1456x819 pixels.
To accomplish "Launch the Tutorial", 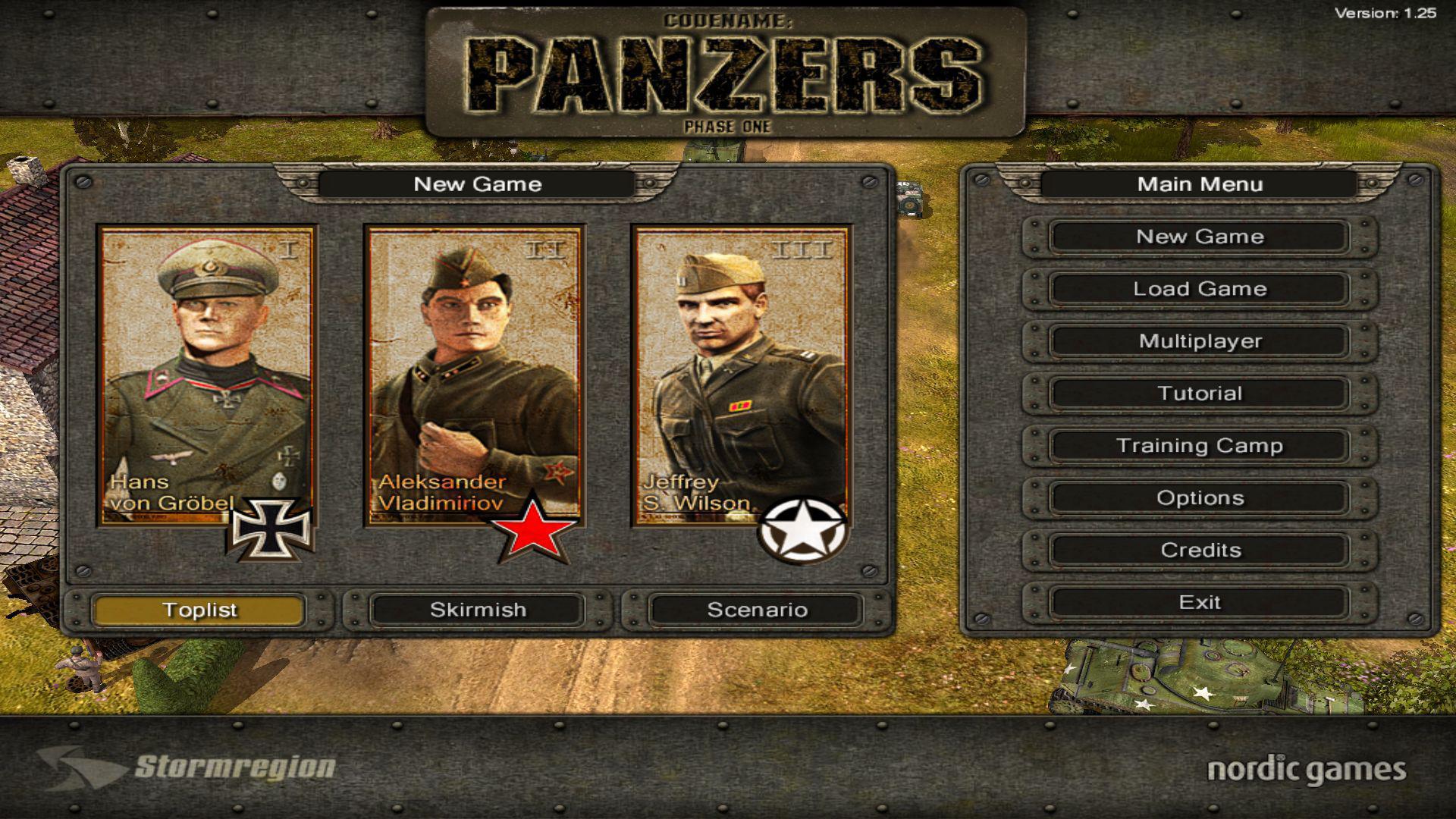I will point(1198,394).
